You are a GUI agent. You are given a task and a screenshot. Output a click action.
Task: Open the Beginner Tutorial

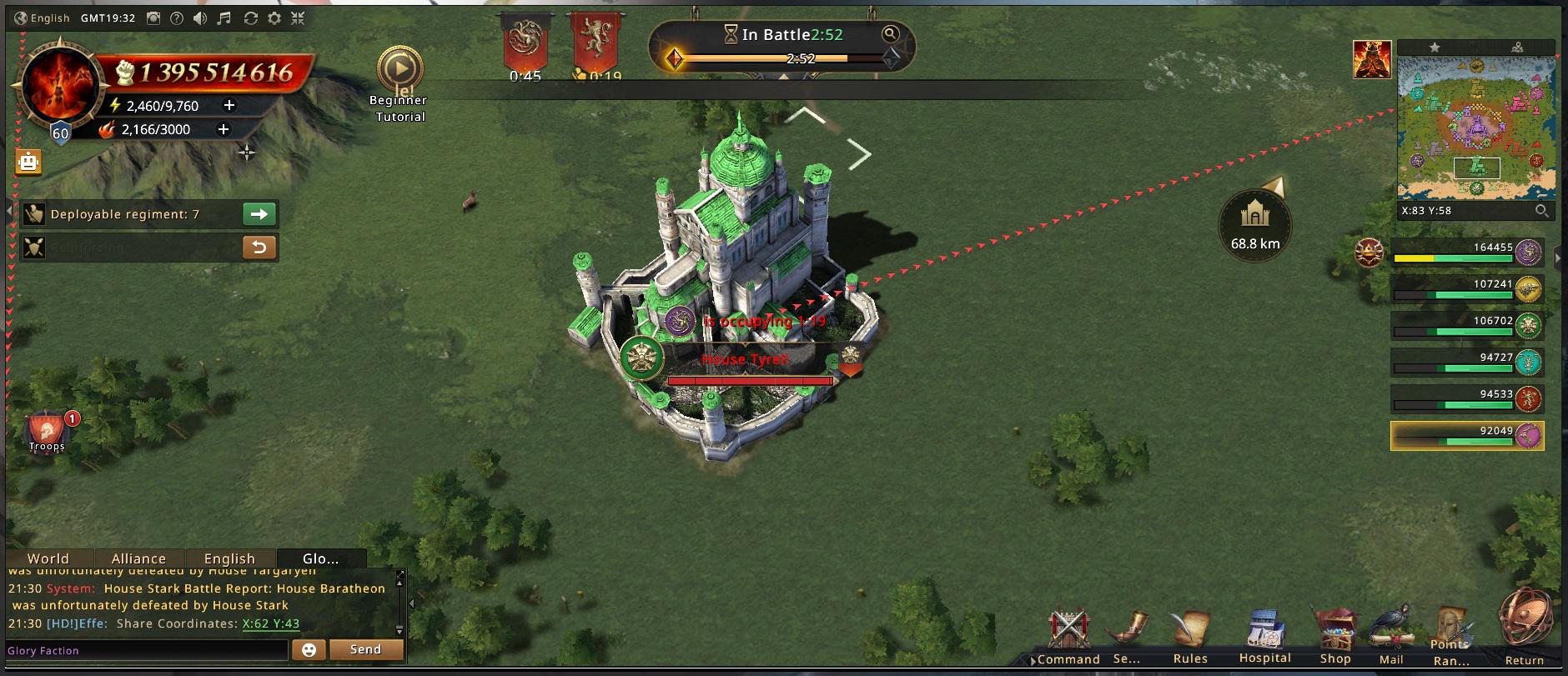click(x=400, y=71)
